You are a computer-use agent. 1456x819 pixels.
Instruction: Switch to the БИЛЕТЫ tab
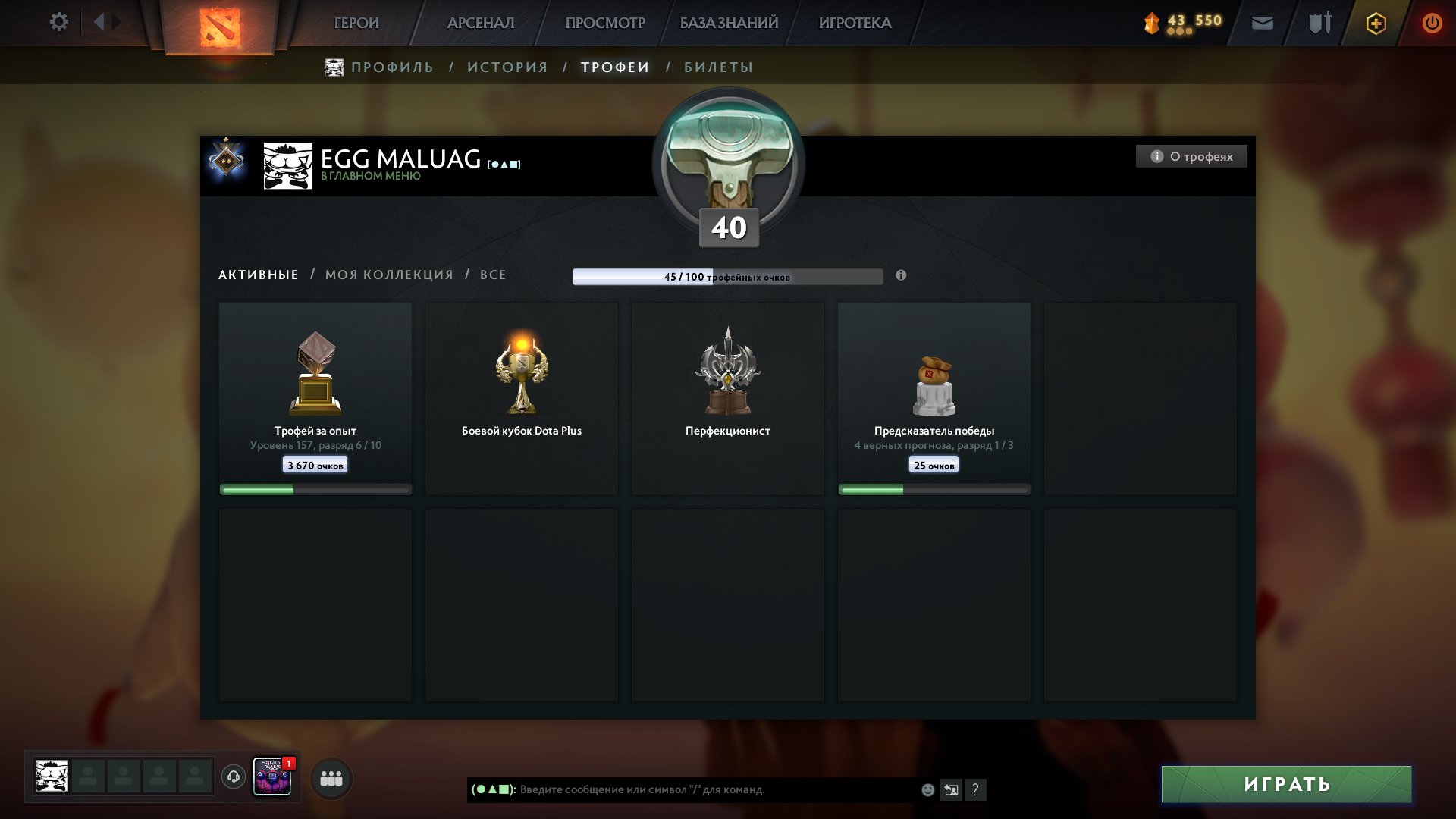coord(718,67)
